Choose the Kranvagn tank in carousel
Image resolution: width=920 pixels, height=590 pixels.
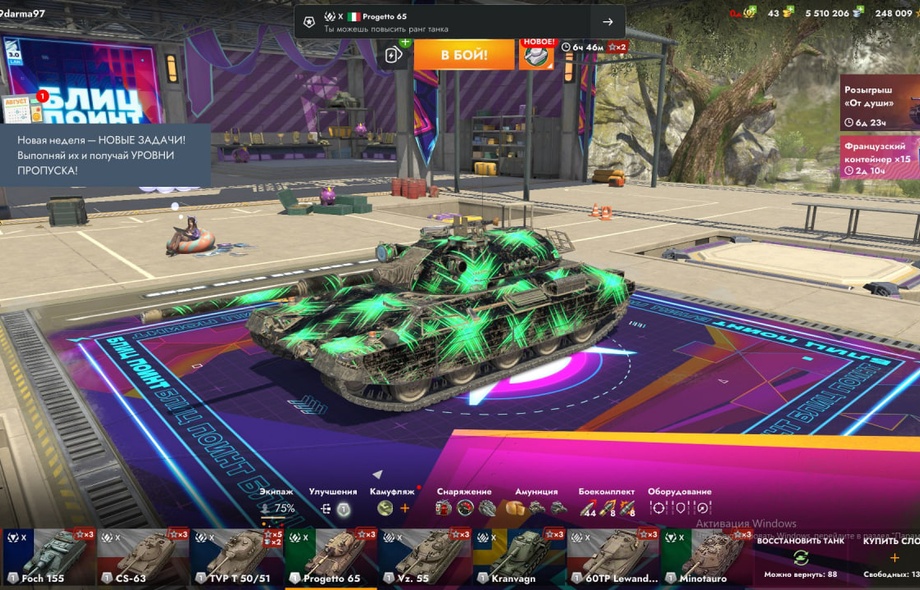[x=518, y=557]
